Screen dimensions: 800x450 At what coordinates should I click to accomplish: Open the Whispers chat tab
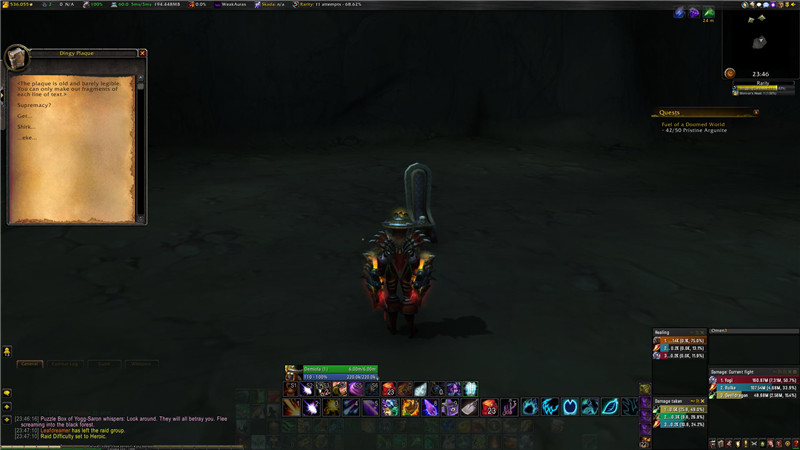141,364
